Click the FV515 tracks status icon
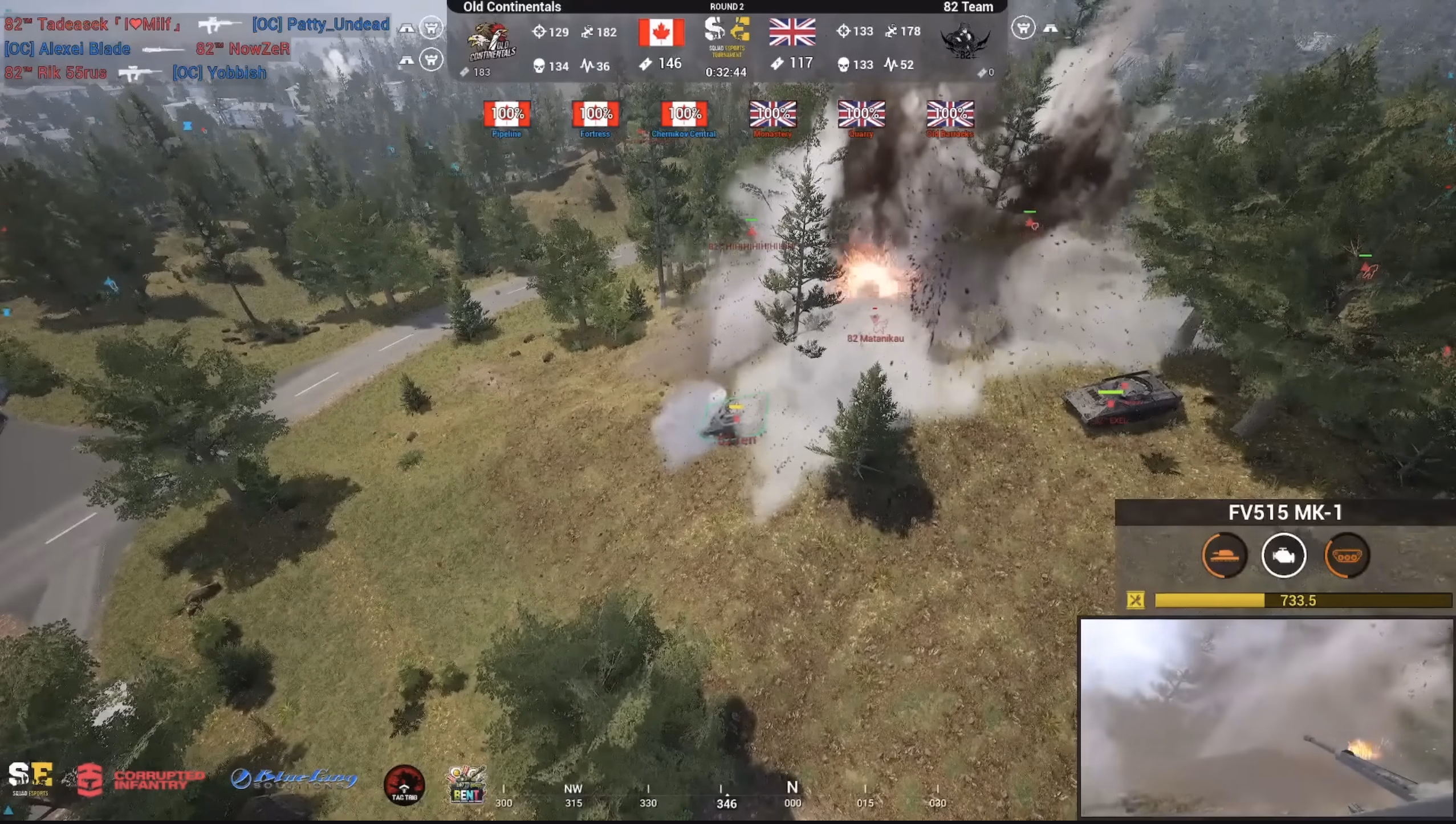Viewport: 1456px width, 824px height. click(x=1346, y=556)
